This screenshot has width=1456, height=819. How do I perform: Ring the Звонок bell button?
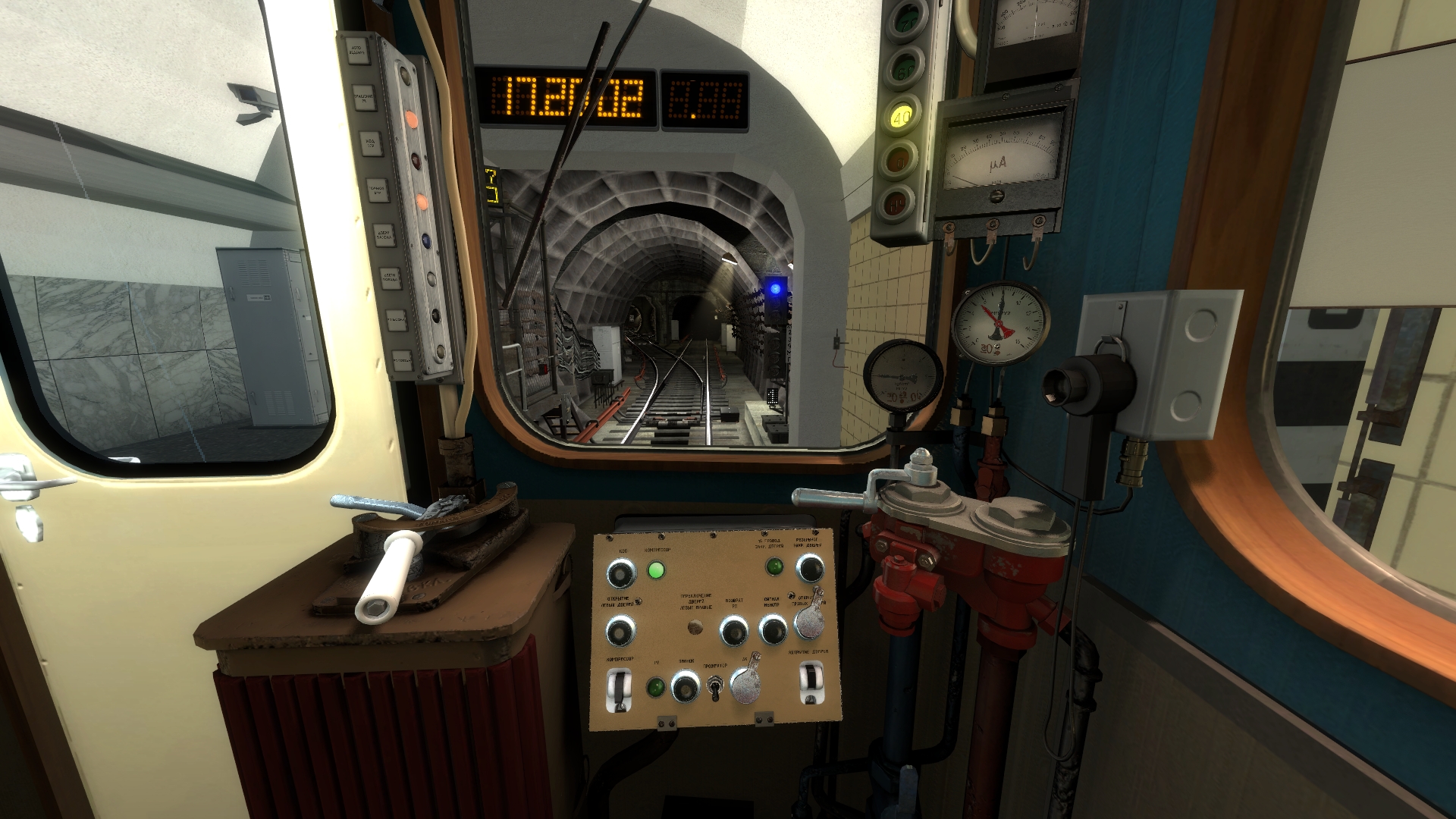[x=685, y=688]
